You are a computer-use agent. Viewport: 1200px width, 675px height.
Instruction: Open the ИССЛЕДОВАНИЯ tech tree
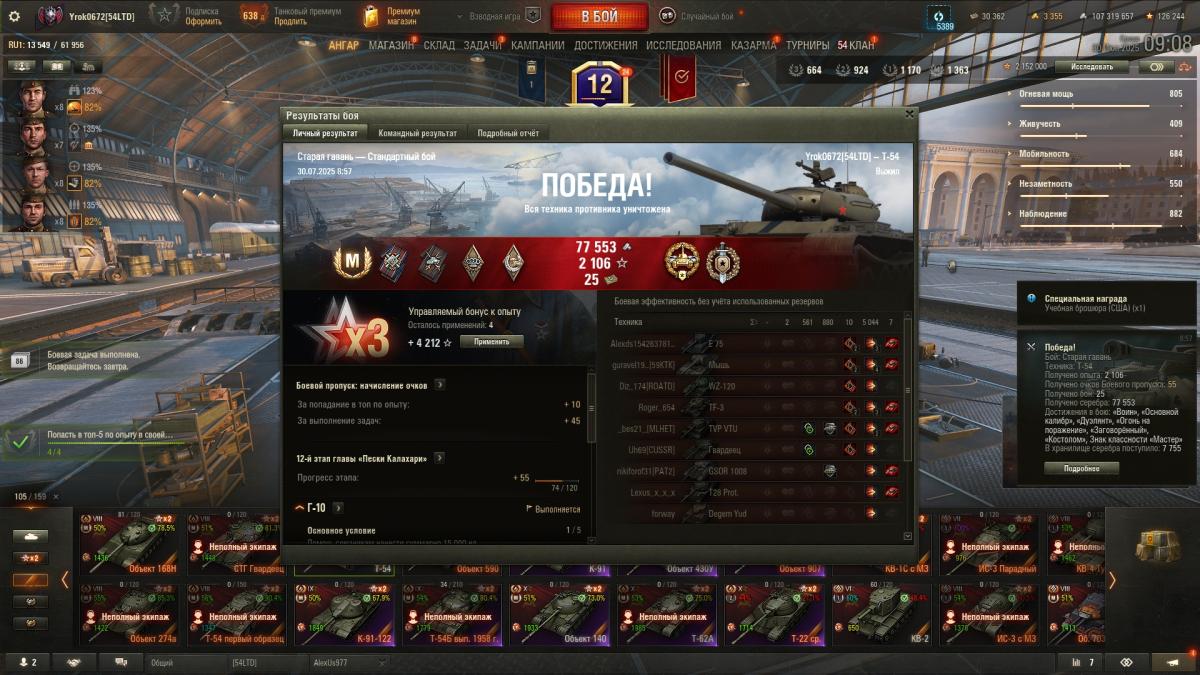[x=683, y=45]
